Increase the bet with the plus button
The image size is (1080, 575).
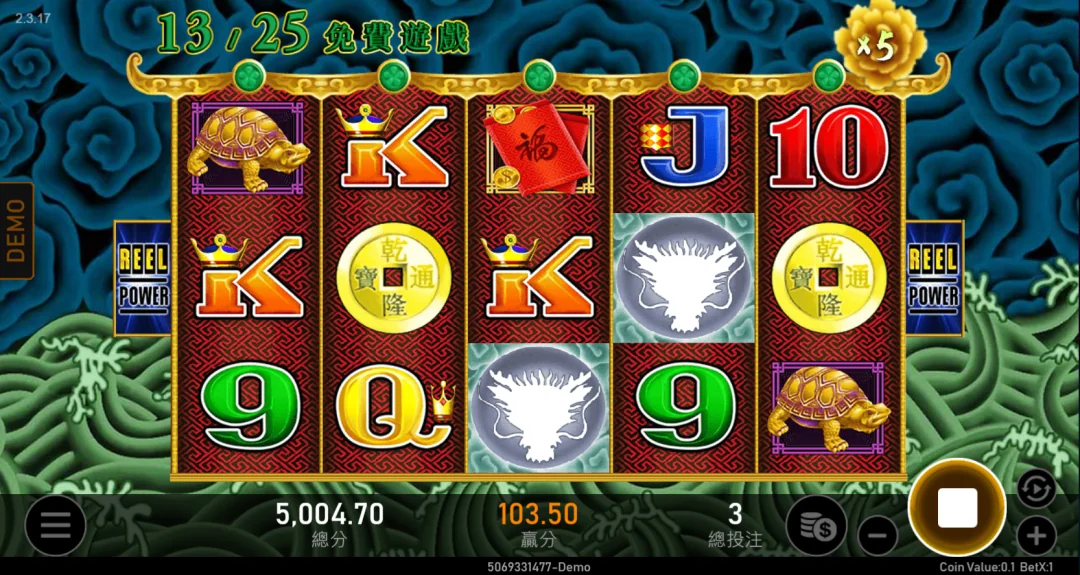point(1037,534)
